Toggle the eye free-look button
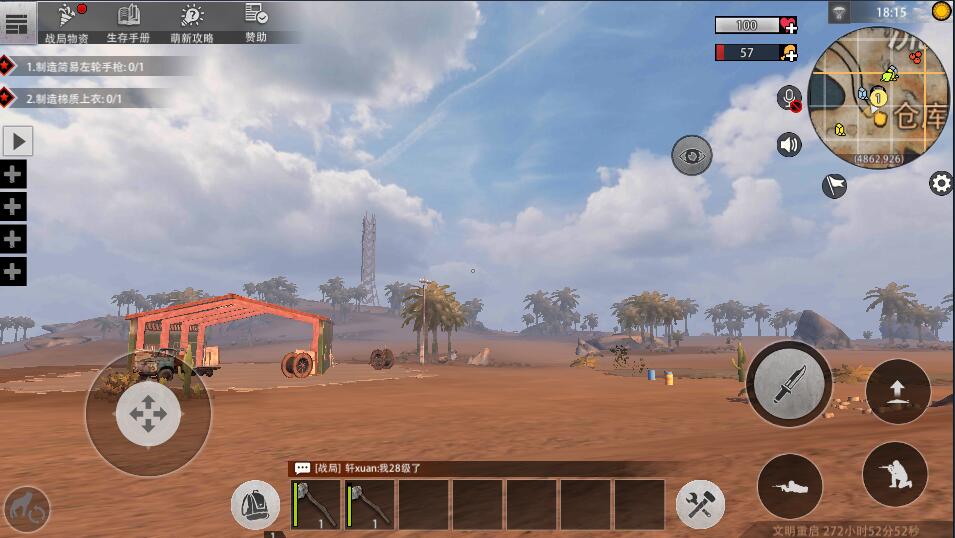This screenshot has width=955, height=538. point(691,155)
